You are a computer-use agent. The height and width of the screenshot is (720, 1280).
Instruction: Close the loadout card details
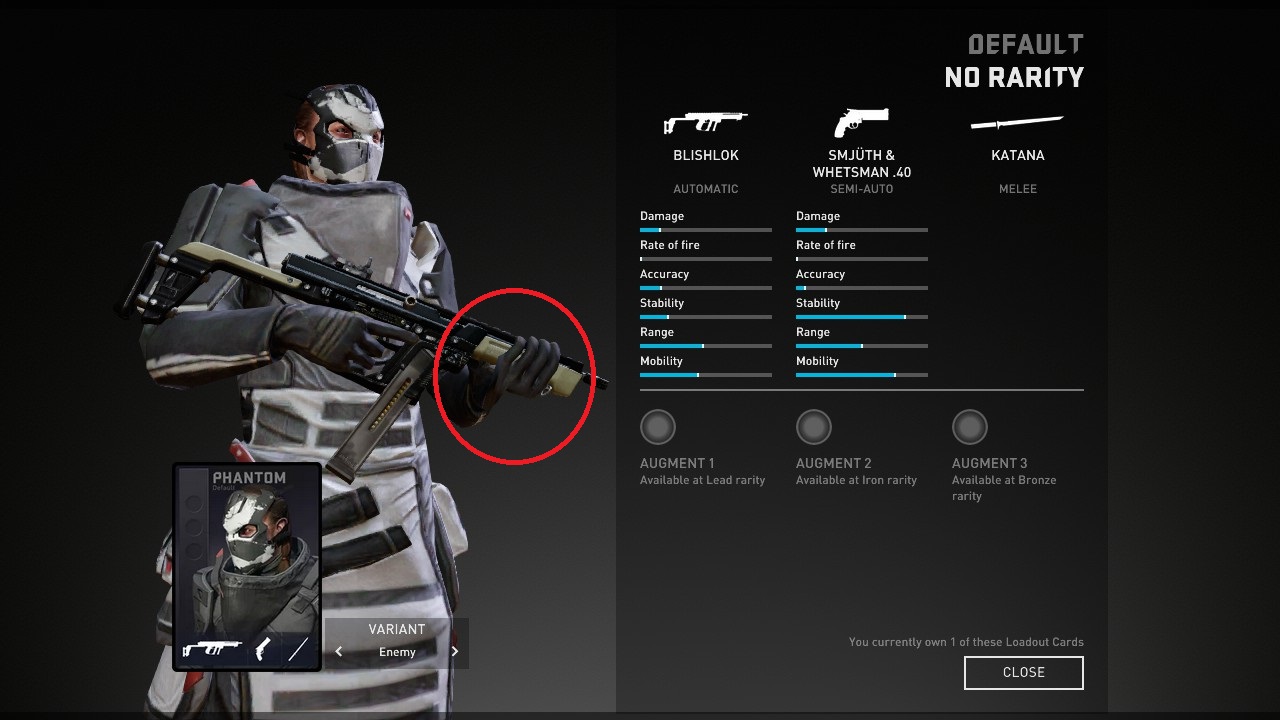coord(1023,673)
